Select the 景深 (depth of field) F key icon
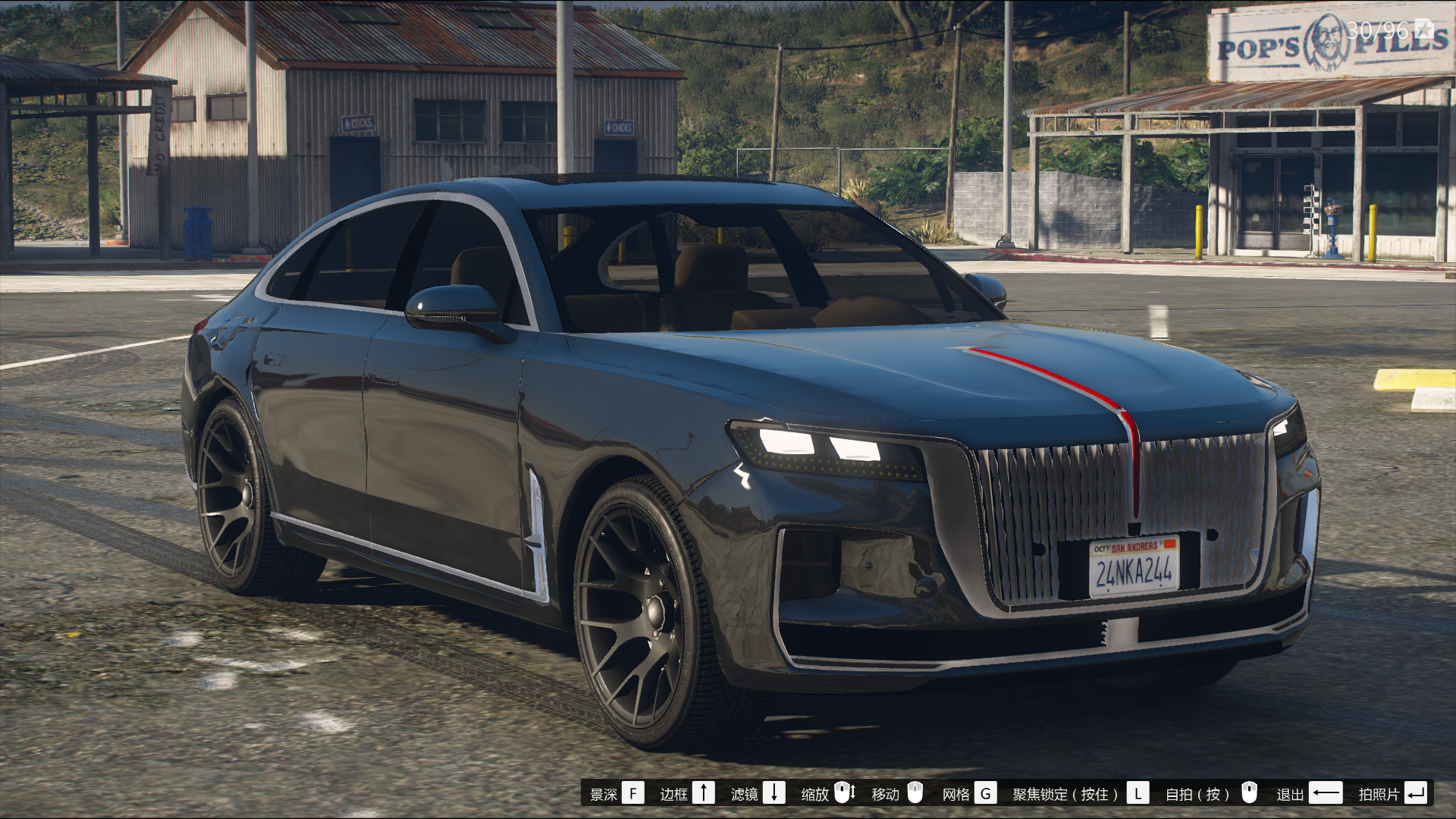This screenshot has width=1456, height=819. point(634,793)
